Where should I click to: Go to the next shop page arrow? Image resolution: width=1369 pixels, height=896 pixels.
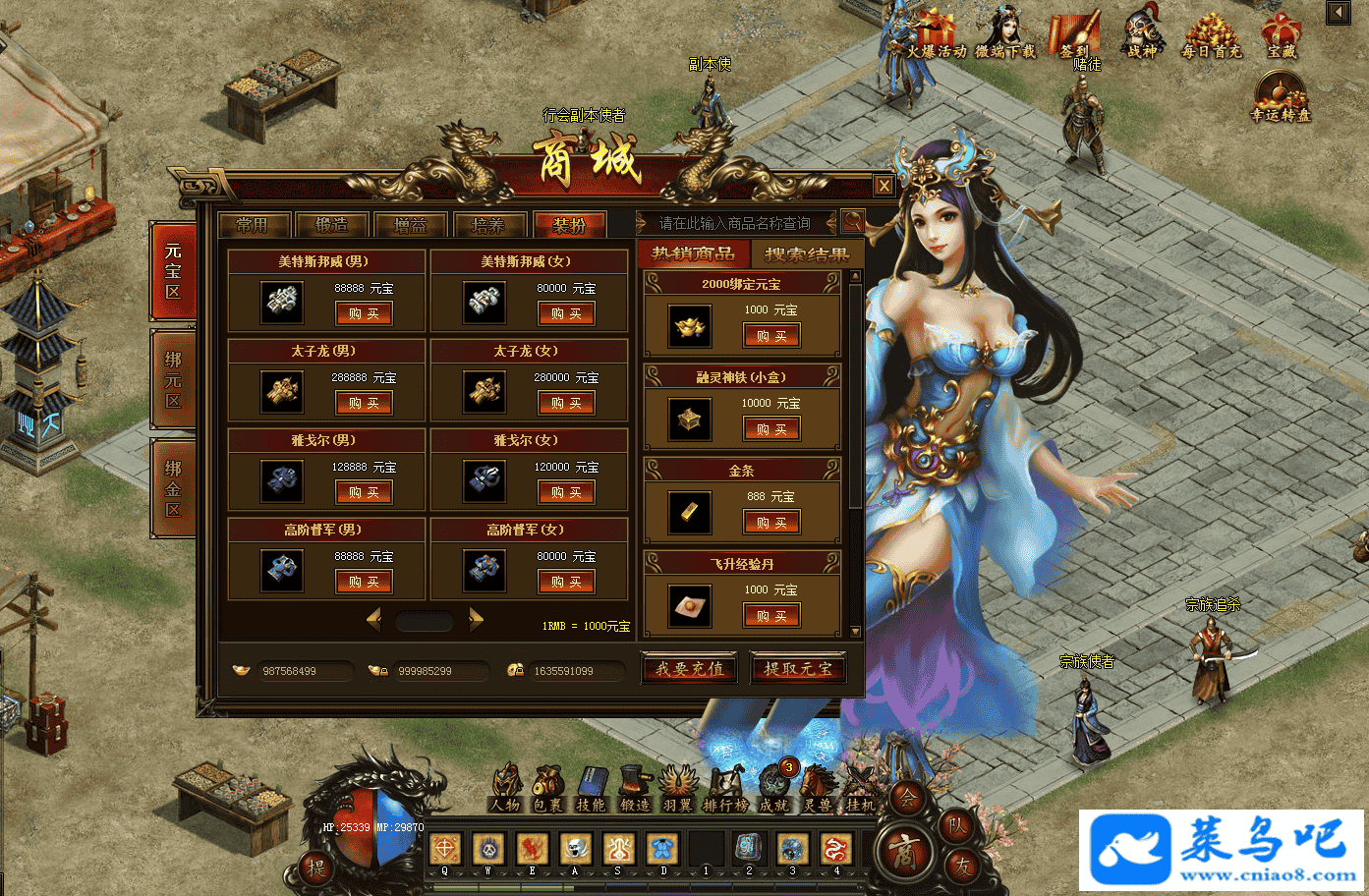(477, 619)
